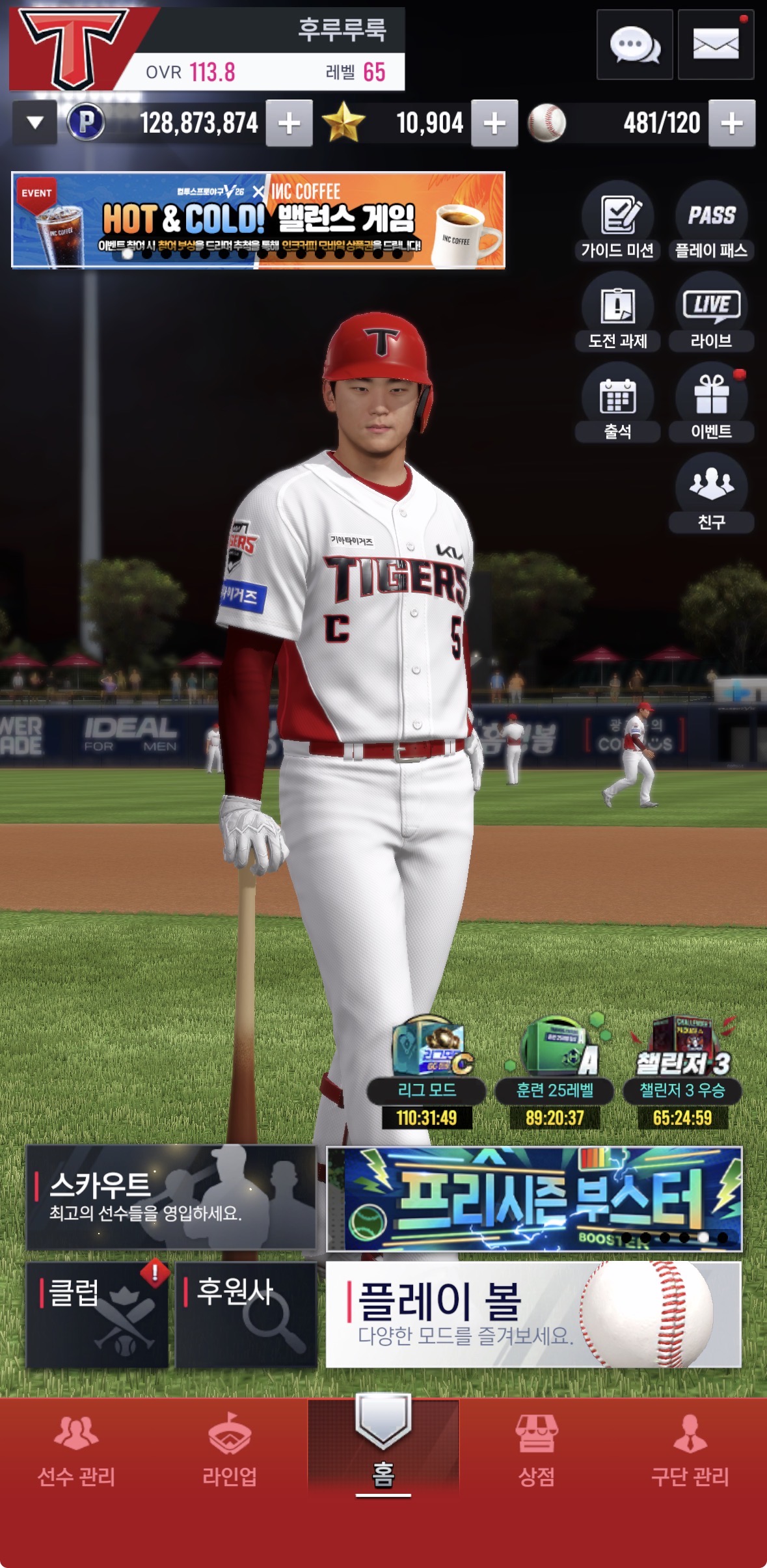Open the HOT & COLD event banner

point(258,220)
